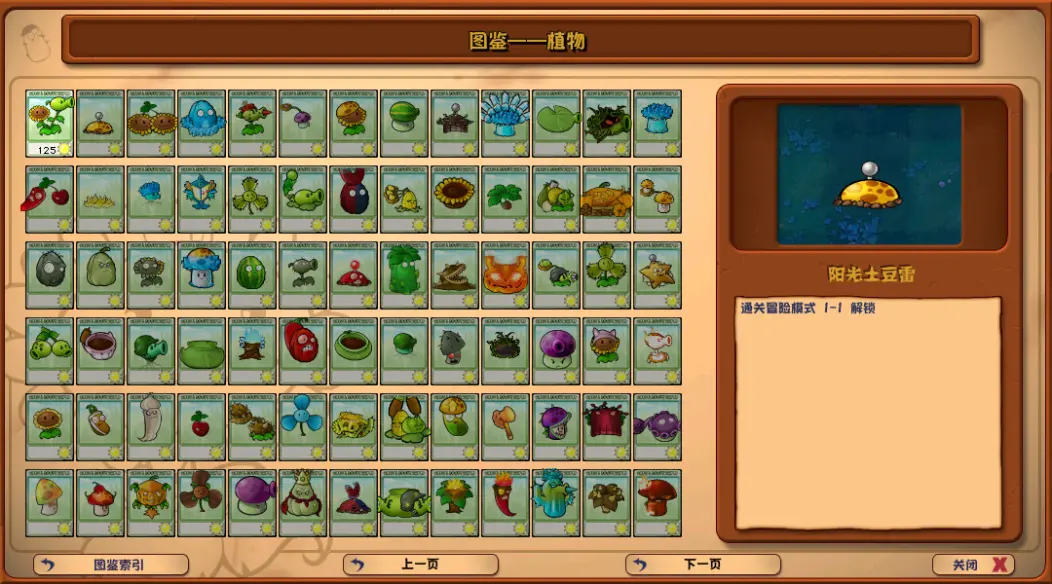Choose the twin sunflower card
The width and height of the screenshot is (1052, 584).
click(152, 123)
